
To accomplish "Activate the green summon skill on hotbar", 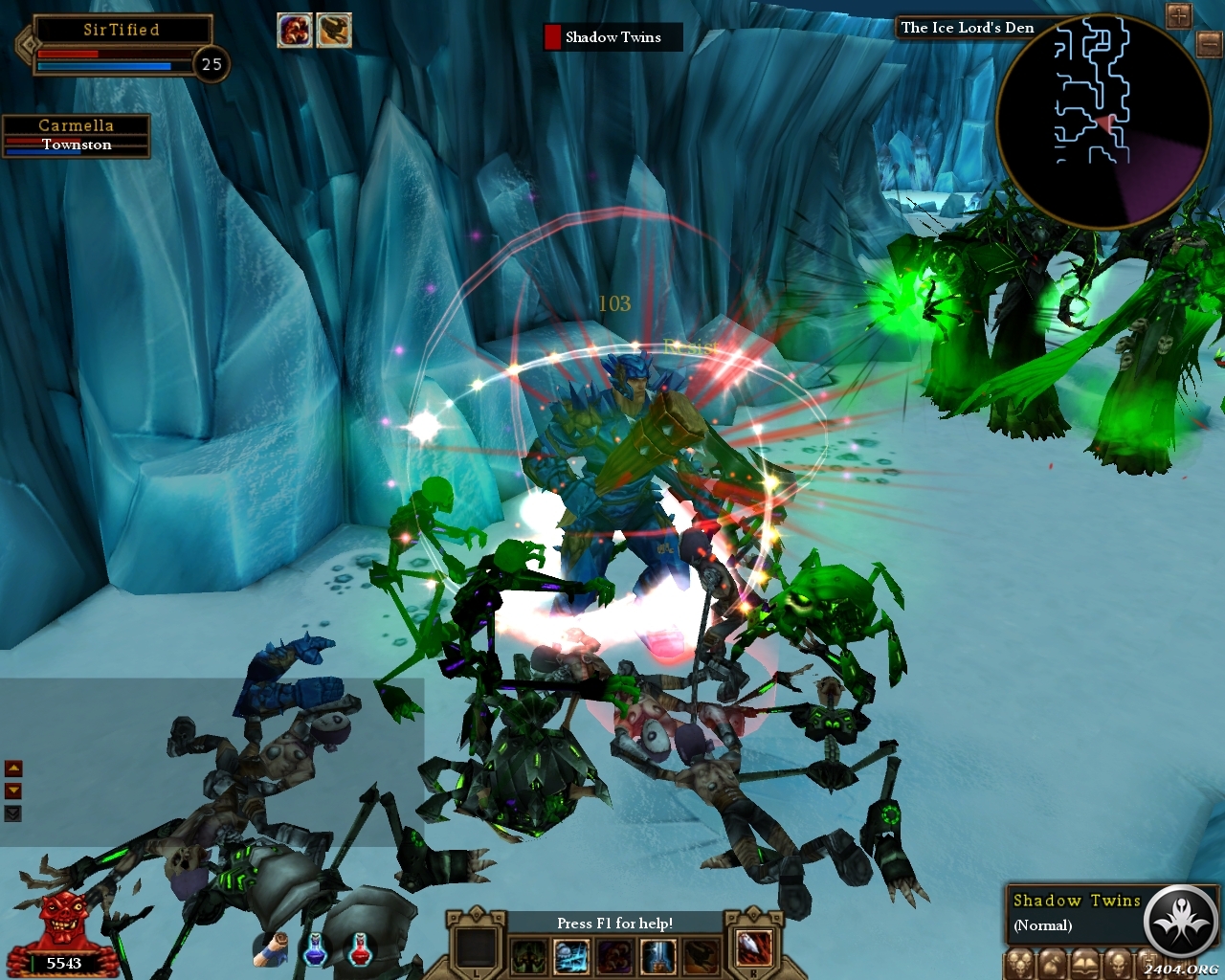I will pos(528,956).
